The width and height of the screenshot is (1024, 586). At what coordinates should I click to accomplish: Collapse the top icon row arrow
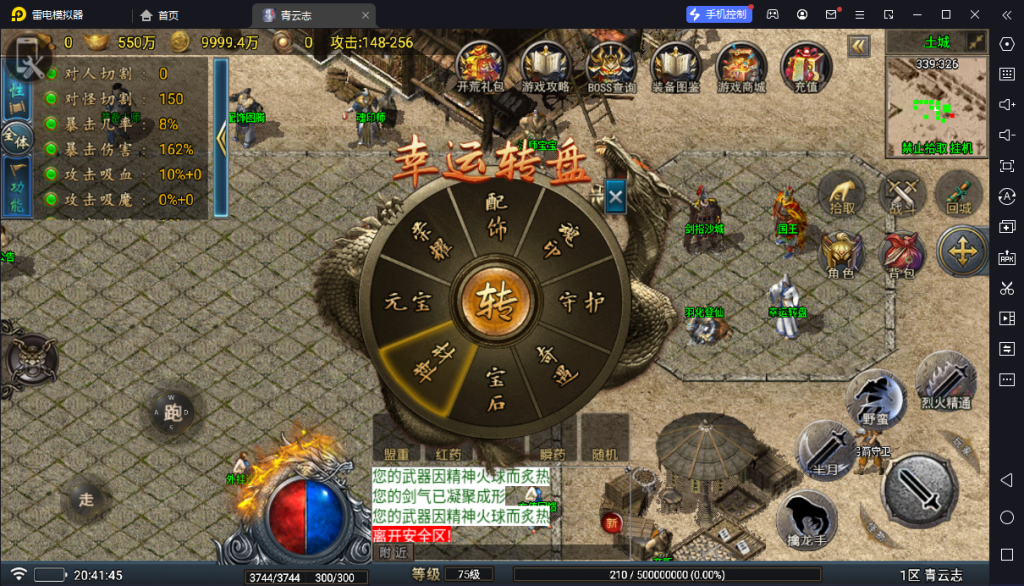[858, 46]
